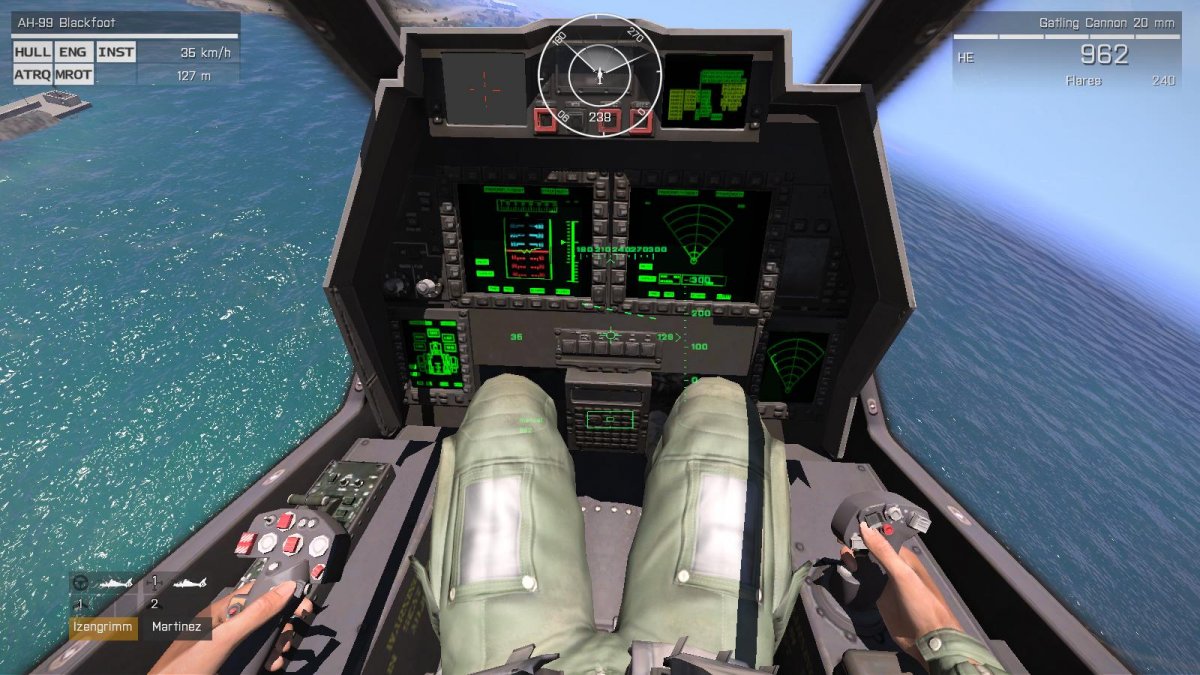Click the HULL damage indicator
Screen dimensions: 1200x675
32,52
